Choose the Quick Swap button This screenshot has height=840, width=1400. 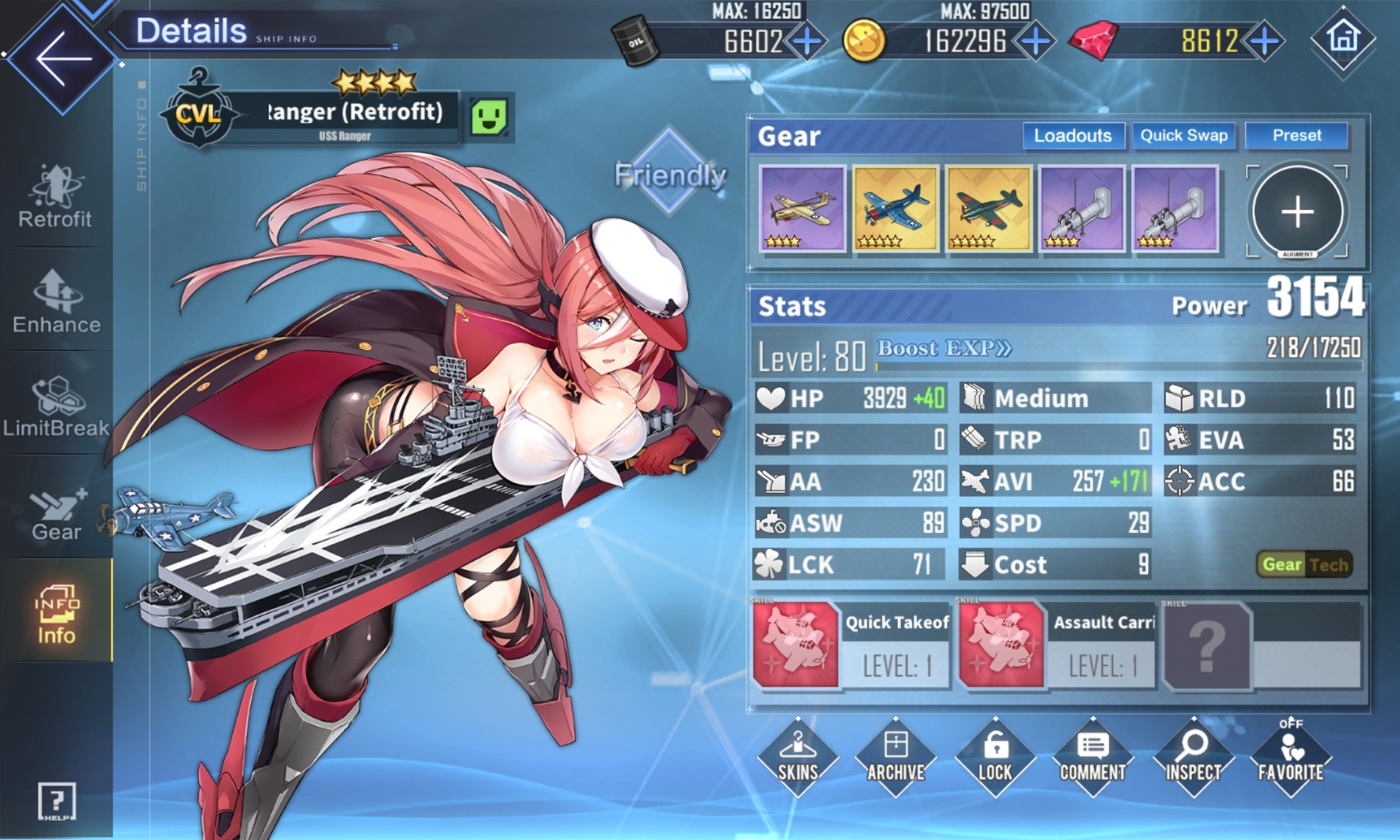[1183, 136]
